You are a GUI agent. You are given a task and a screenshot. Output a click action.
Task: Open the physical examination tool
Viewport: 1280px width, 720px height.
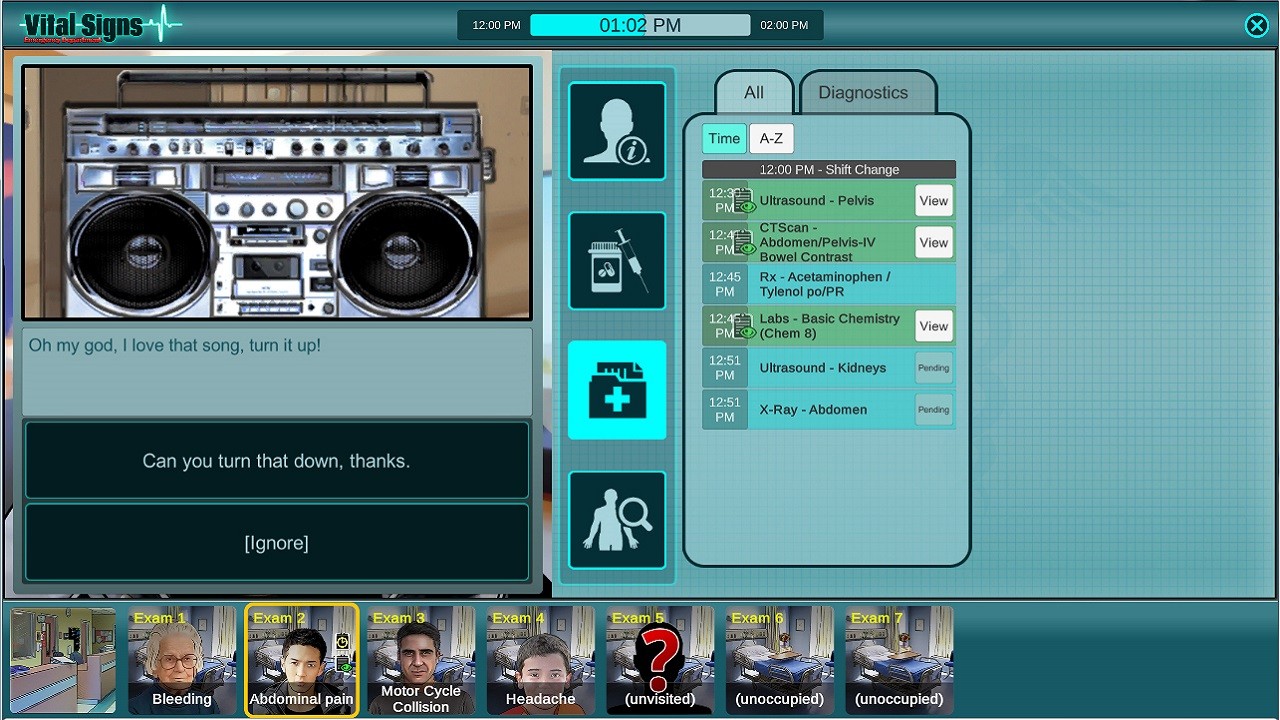(x=616, y=519)
